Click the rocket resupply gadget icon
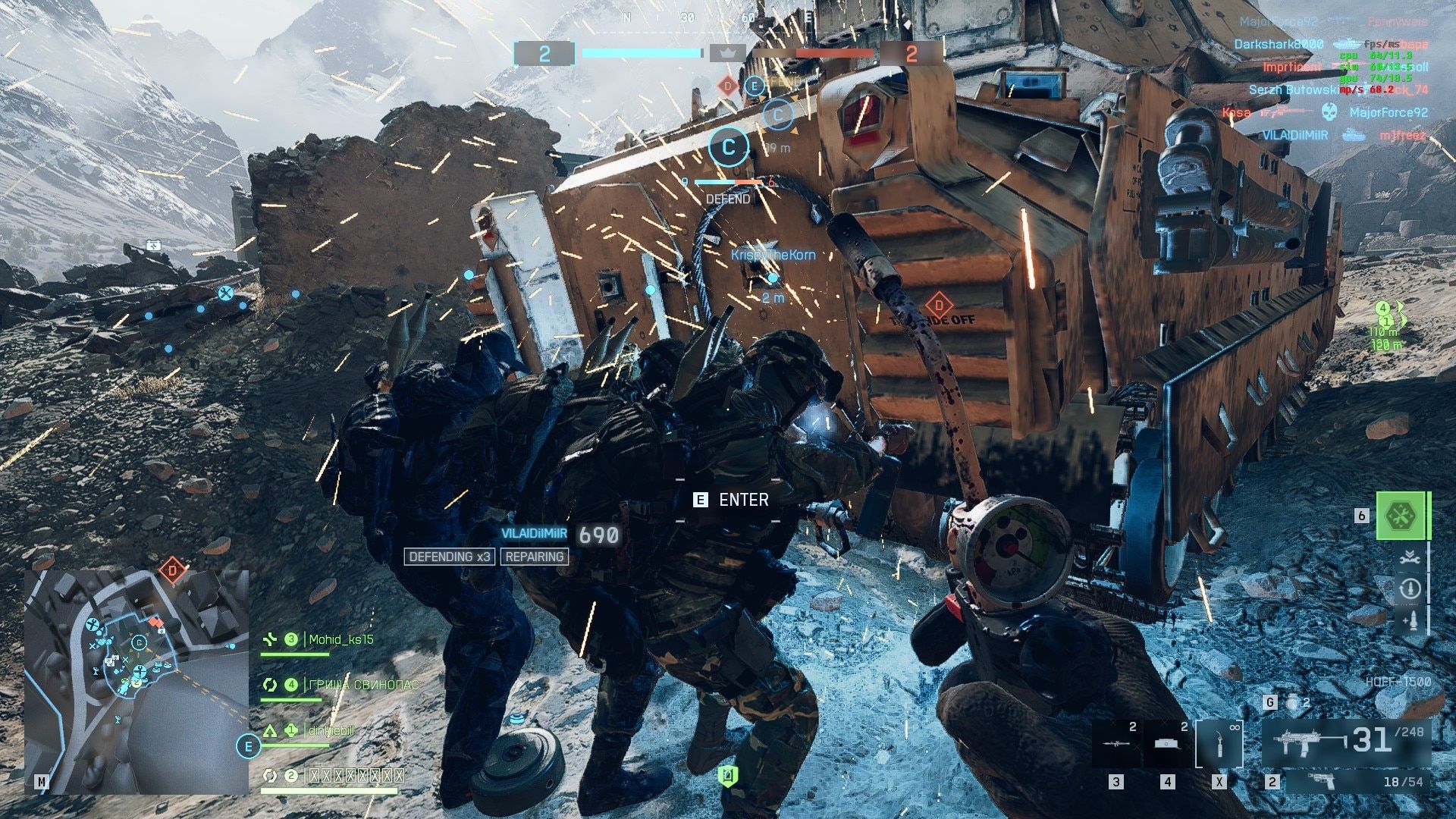1456x819 pixels. tap(1410, 618)
